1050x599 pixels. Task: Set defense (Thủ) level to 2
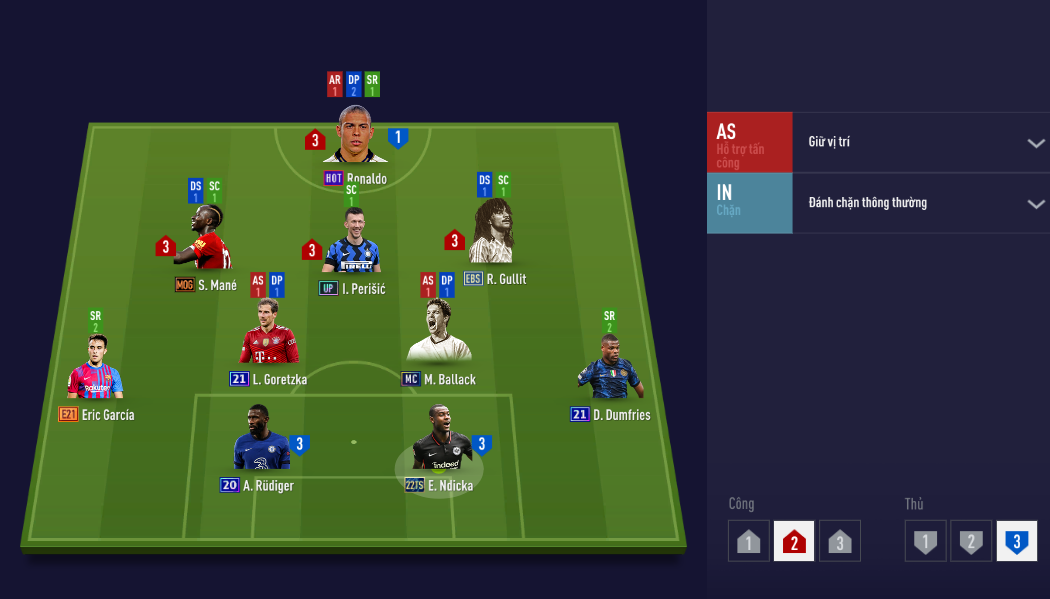tap(971, 542)
